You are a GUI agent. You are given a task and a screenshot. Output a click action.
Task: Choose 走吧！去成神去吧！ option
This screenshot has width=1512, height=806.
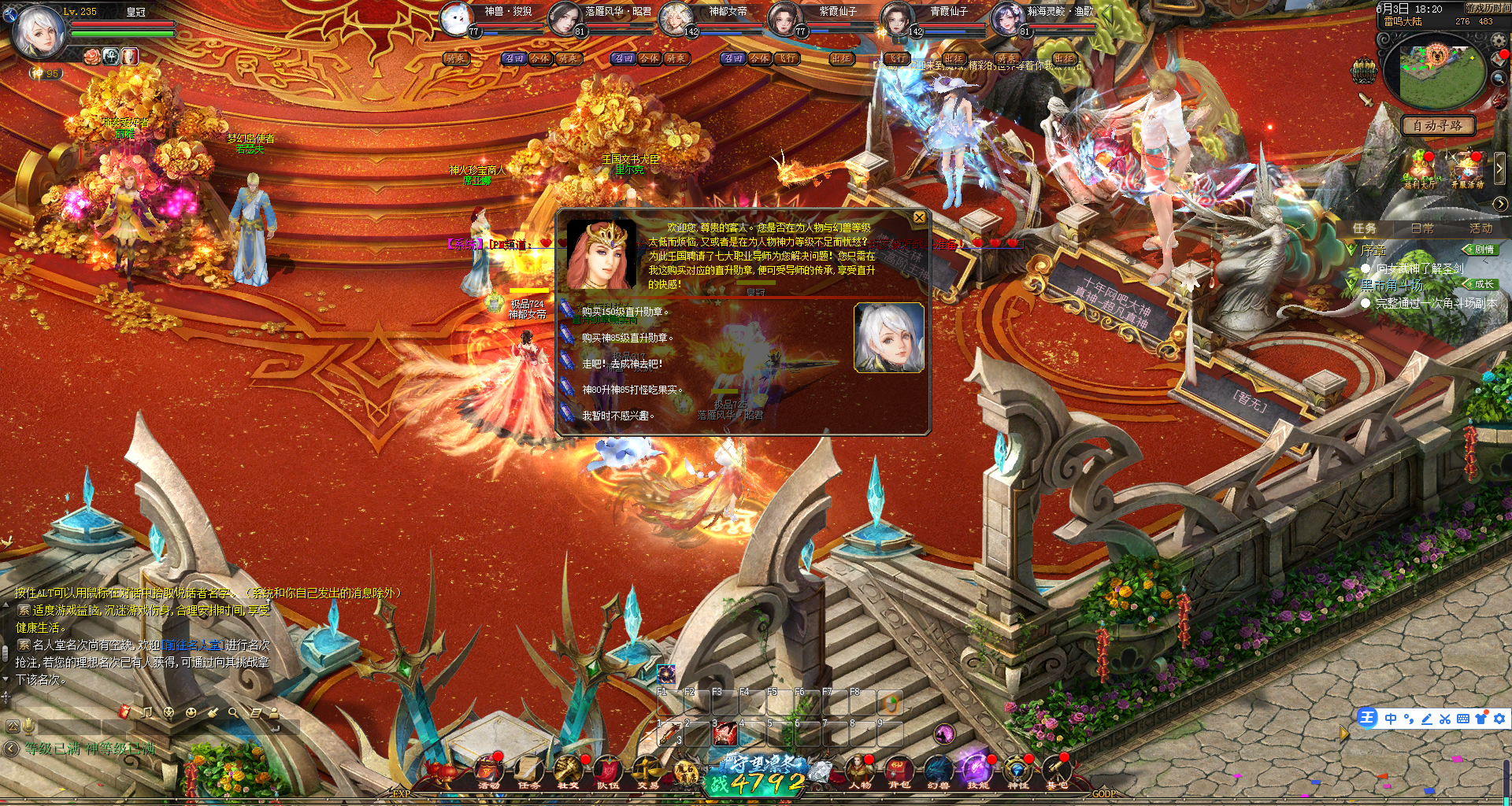[622, 364]
